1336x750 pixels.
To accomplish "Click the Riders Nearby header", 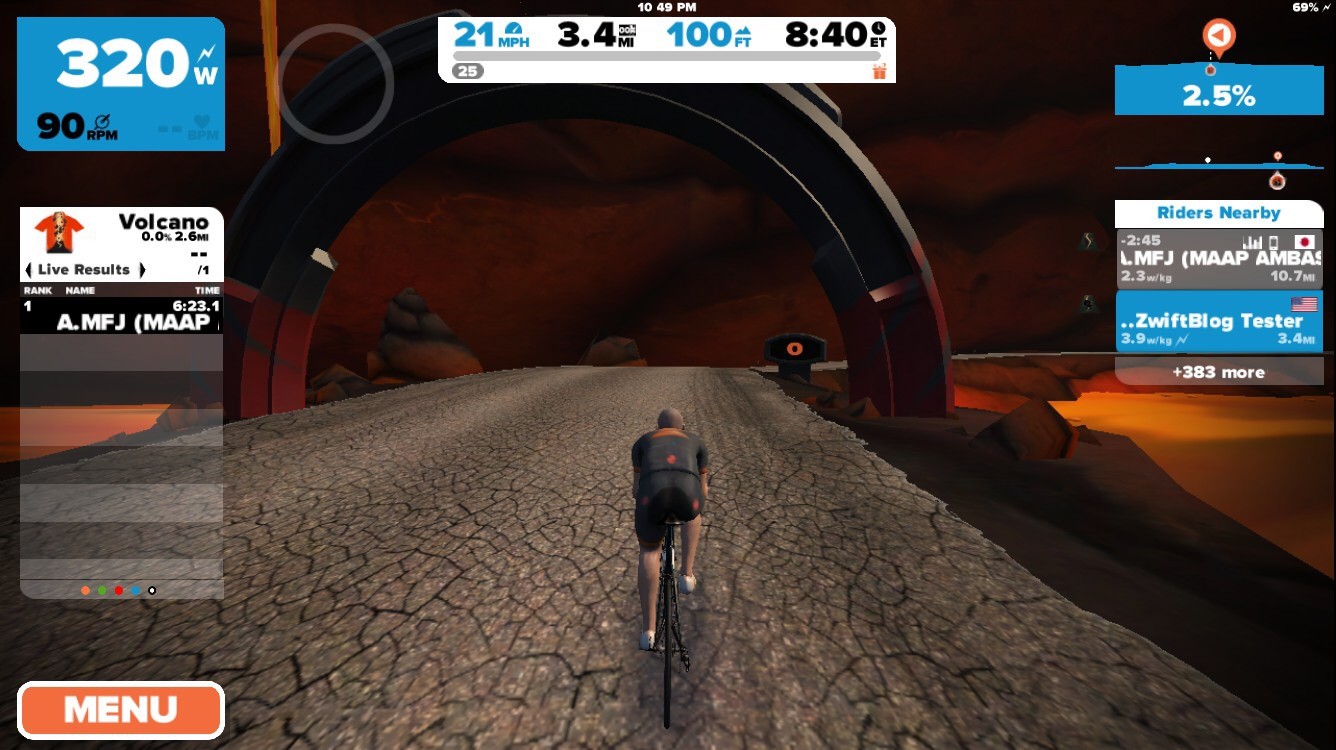I will coord(1218,213).
